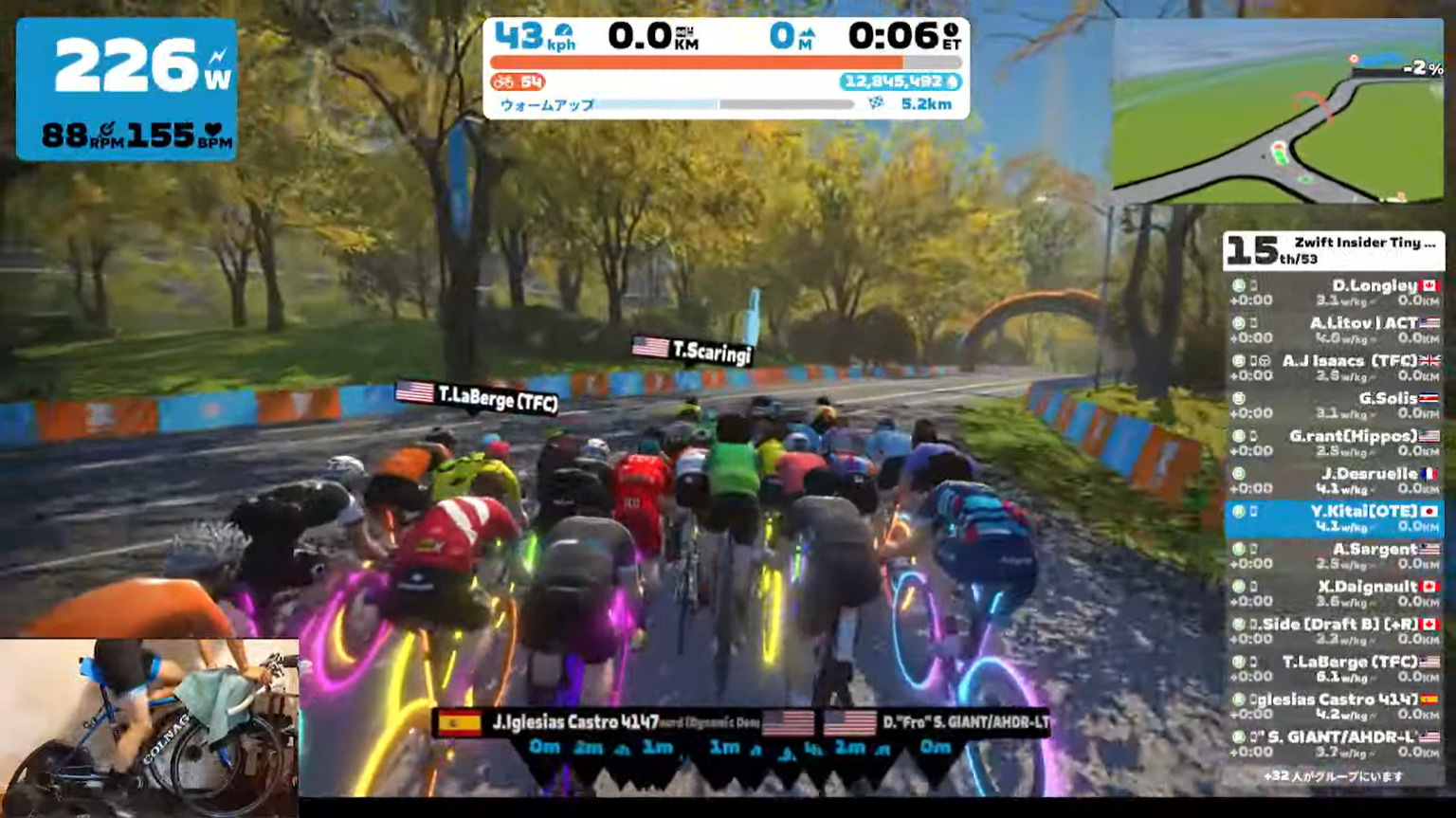Click the cadence RPM icon
Image resolution: width=1456 pixels, height=818 pixels.
click(107, 130)
